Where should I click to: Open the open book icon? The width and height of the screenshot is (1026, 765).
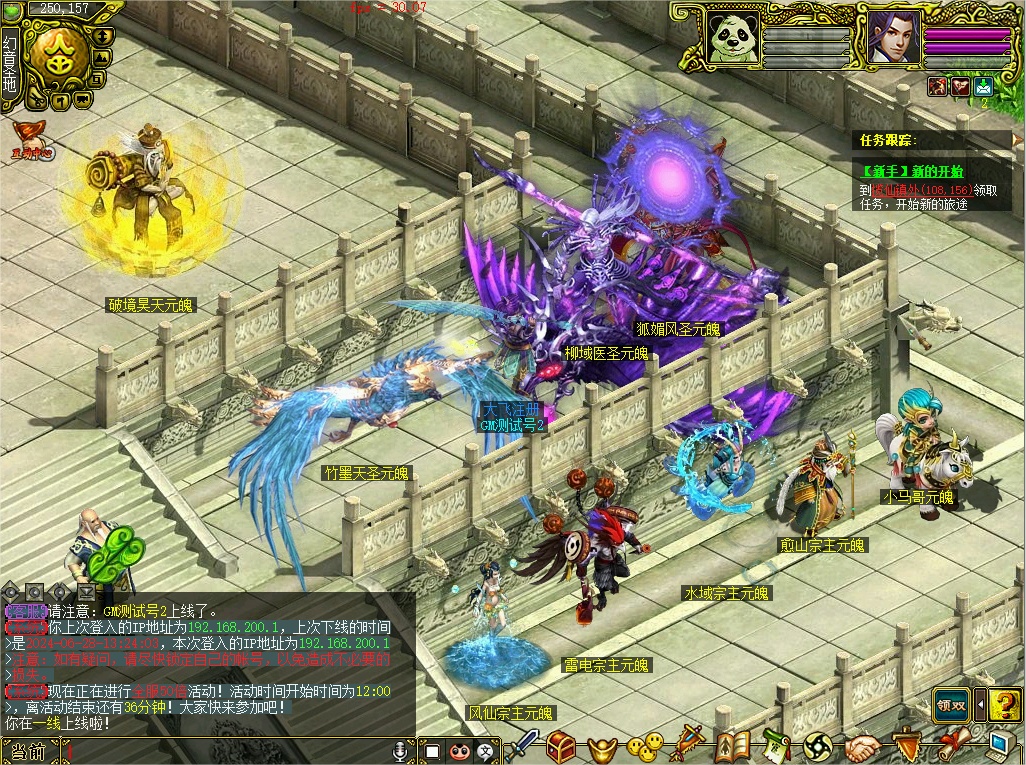732,746
